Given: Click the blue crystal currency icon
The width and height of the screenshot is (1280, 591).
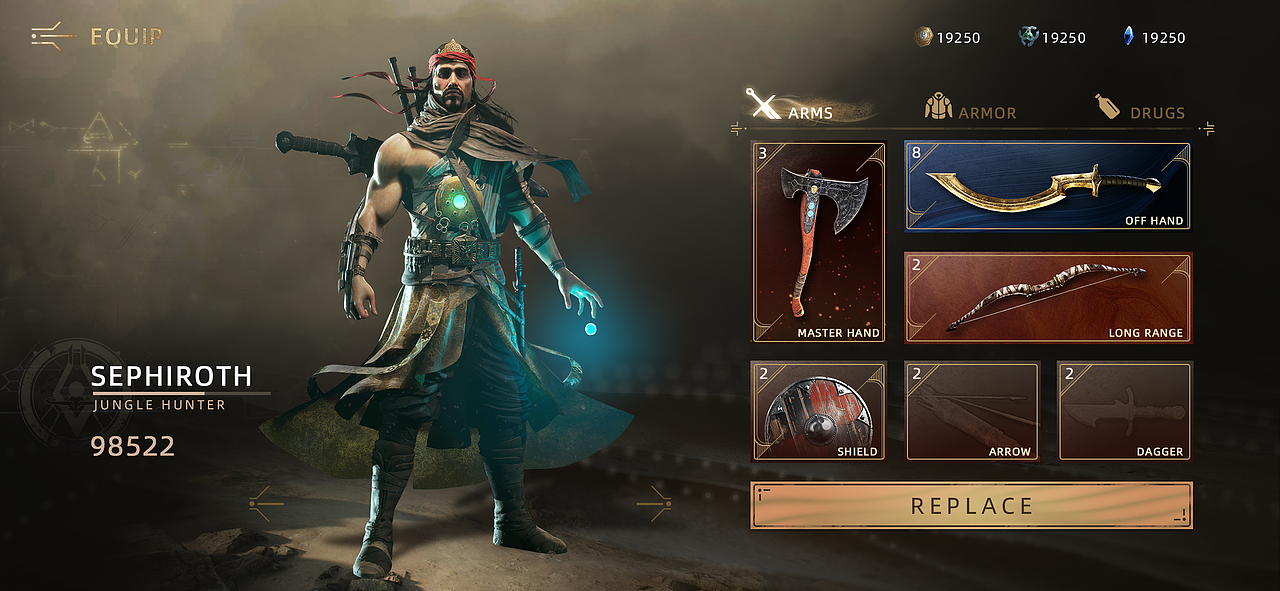Looking at the screenshot, I should click(x=1129, y=37).
